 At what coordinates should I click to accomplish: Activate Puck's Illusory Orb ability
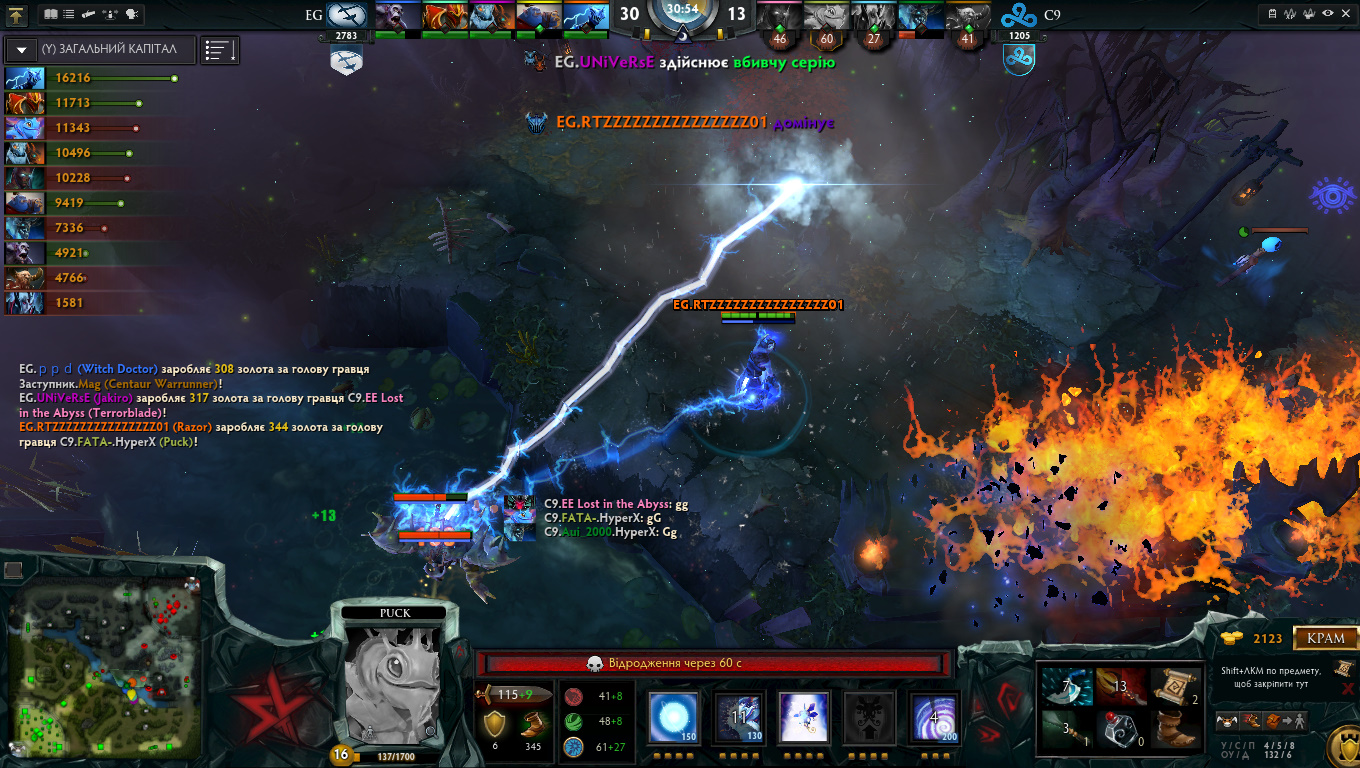[673, 717]
